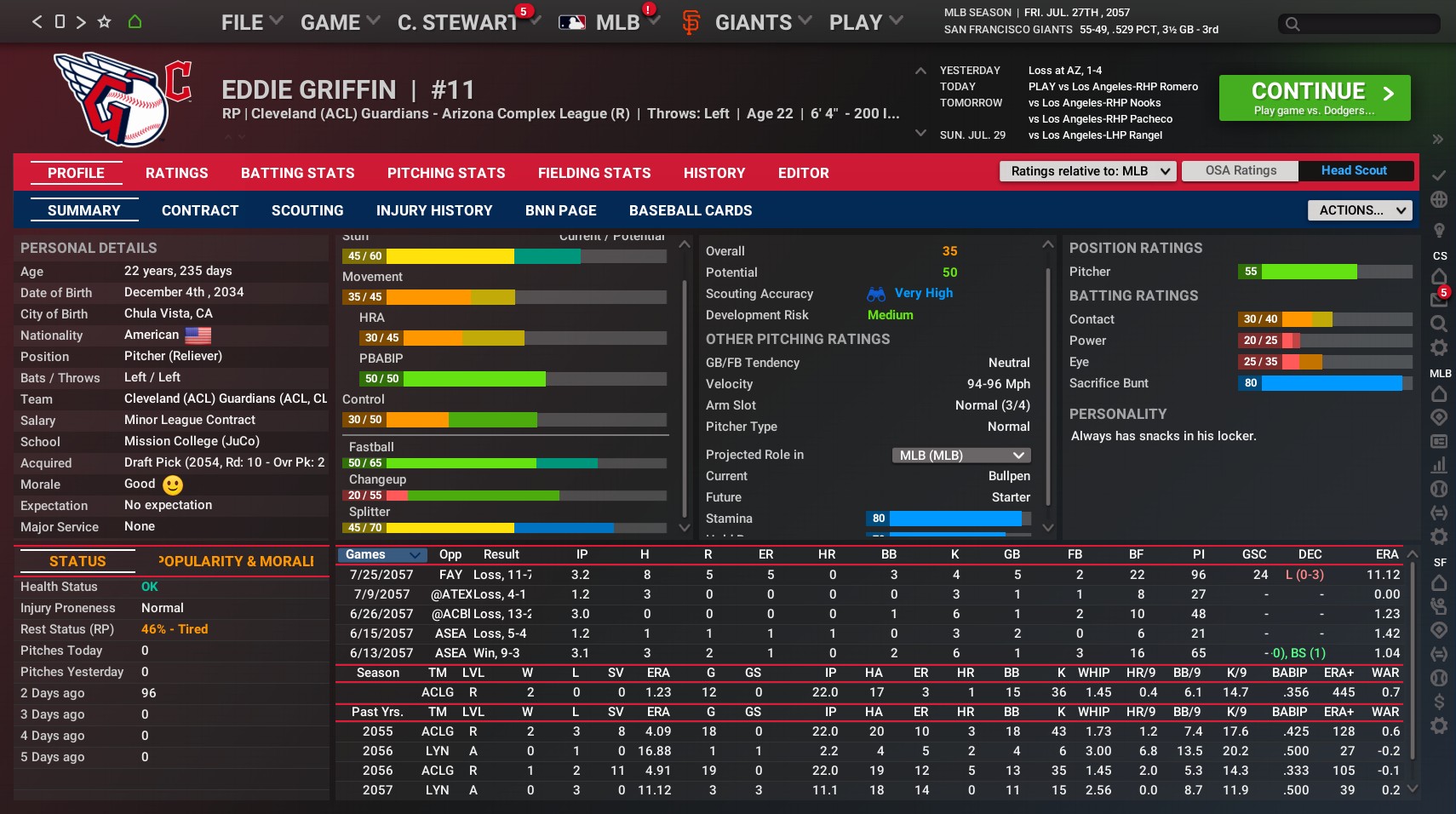Open the Giants team search icon
This screenshot has width=1456, height=814.
click(1439, 324)
